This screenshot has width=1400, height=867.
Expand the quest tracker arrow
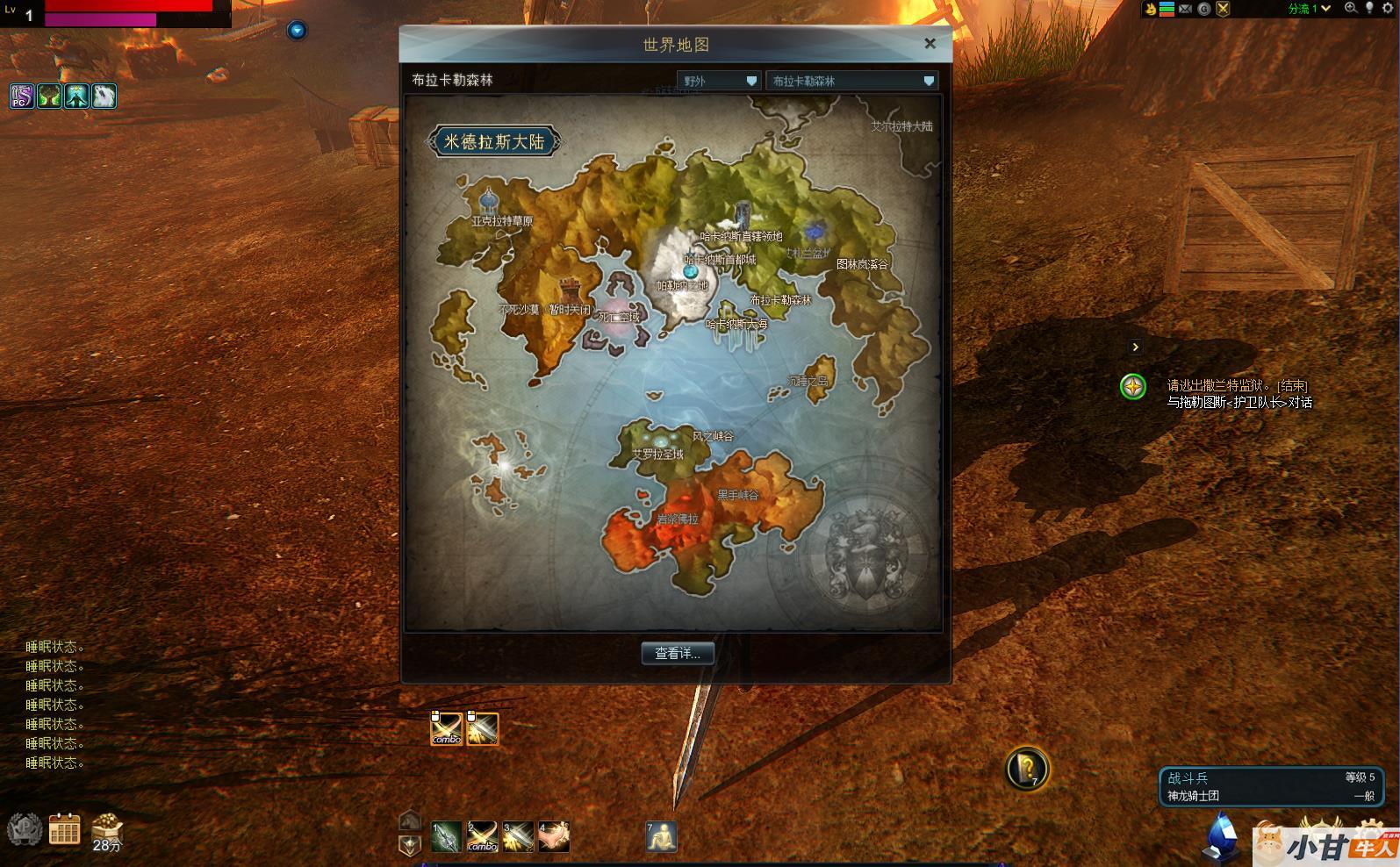[1135, 347]
